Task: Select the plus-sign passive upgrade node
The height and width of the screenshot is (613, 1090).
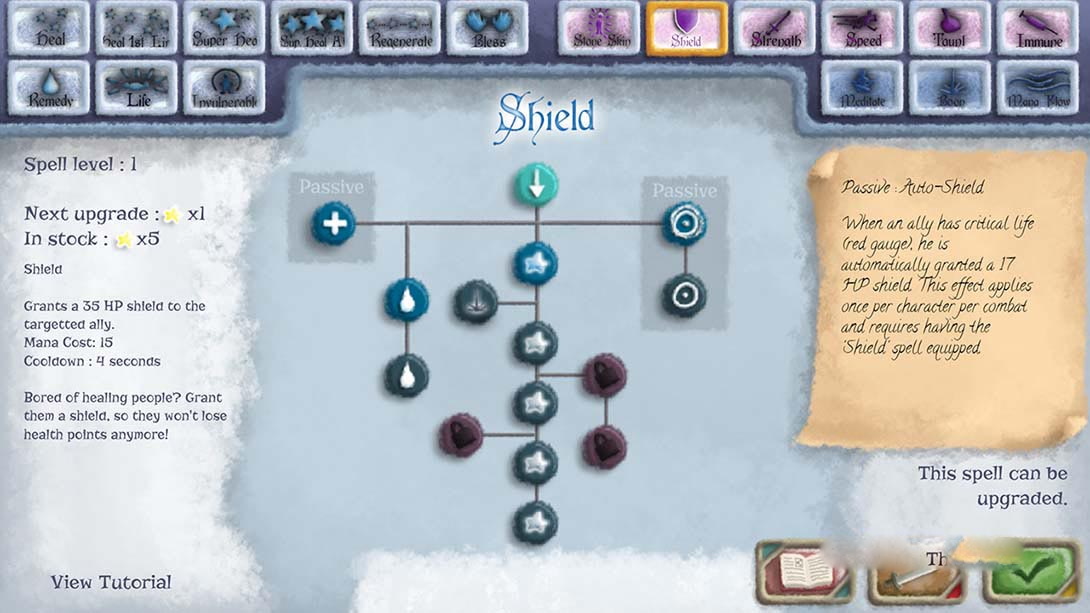Action: 333,222
